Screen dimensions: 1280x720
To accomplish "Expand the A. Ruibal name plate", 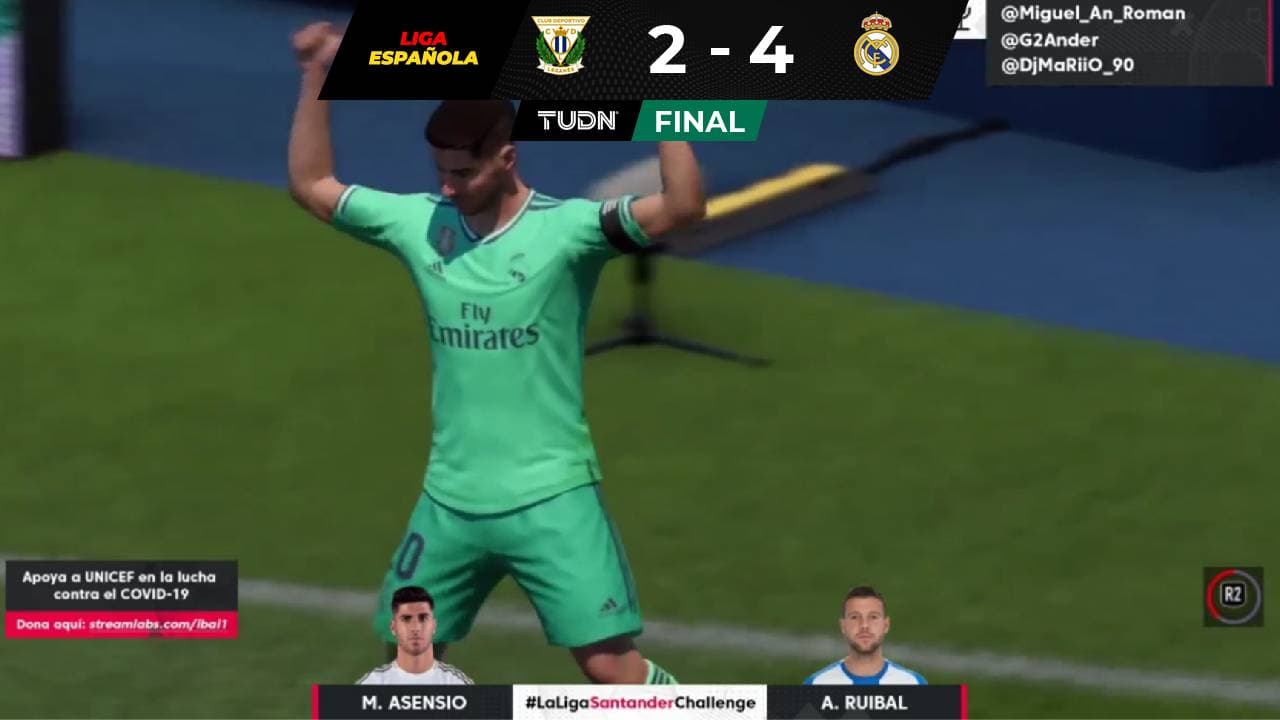I will click(x=866, y=702).
